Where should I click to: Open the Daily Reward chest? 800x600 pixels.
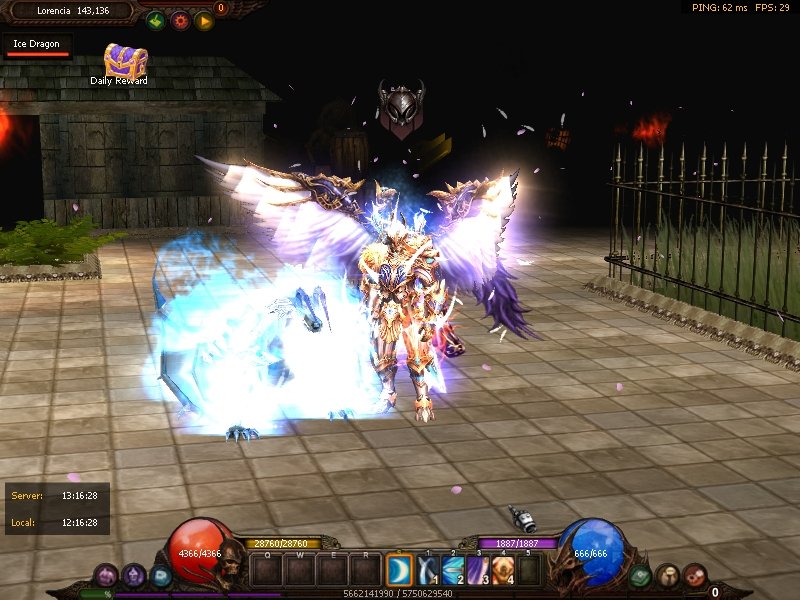pyautogui.click(x=125, y=61)
